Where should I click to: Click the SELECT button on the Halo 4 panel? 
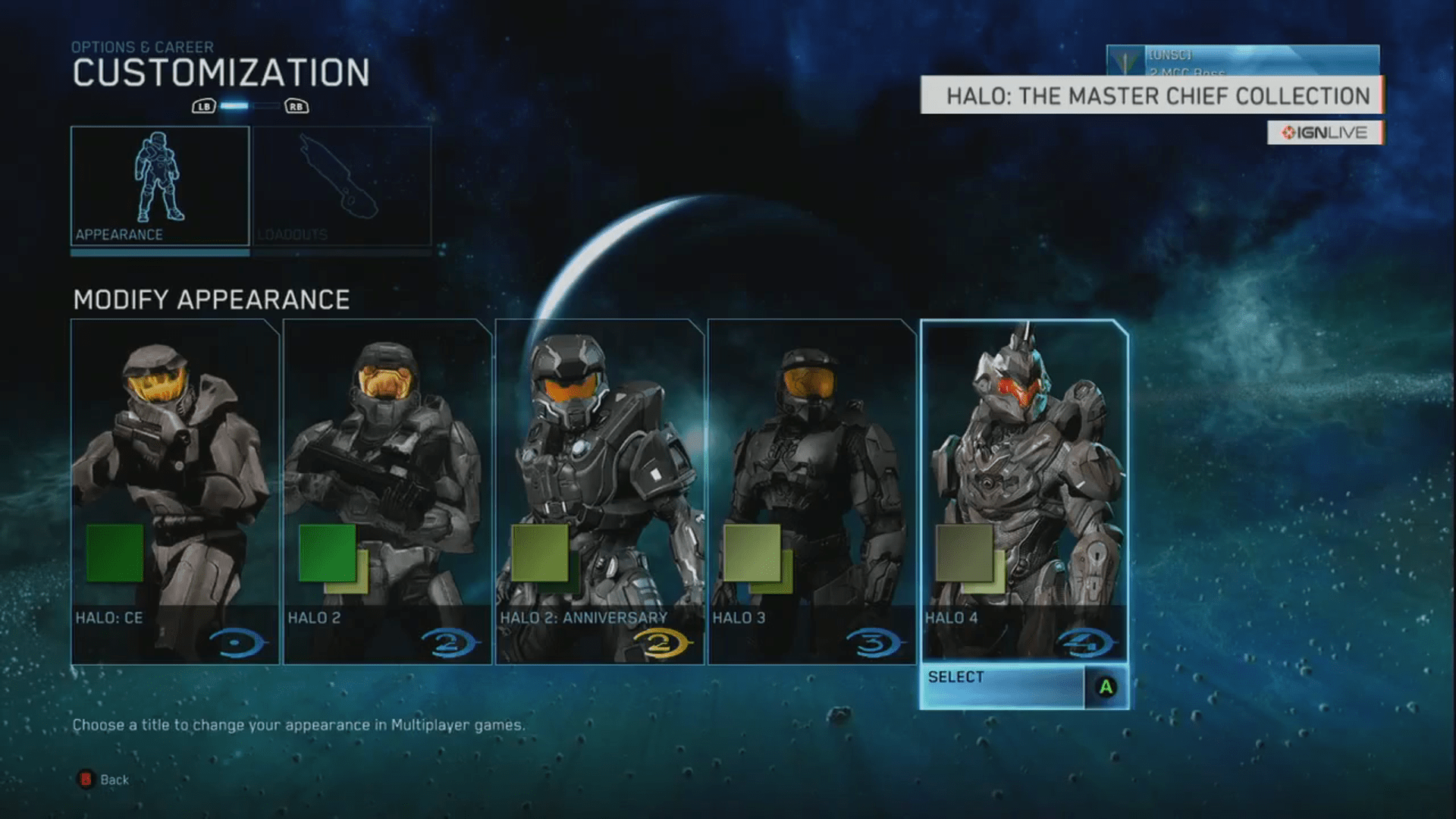[x=1001, y=677]
